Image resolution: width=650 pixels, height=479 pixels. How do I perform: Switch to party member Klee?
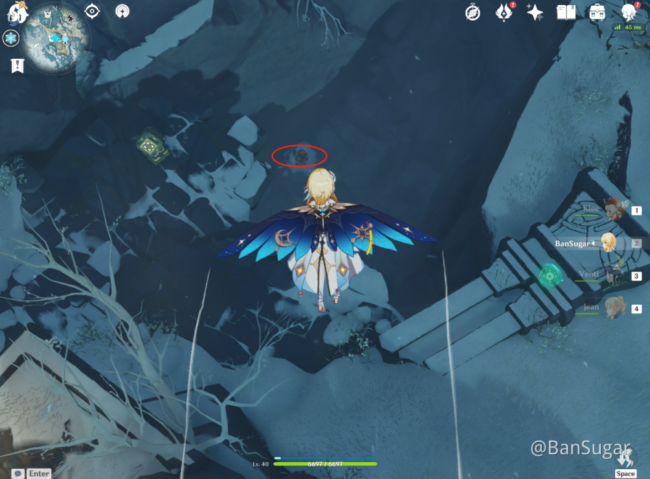[x=612, y=211]
